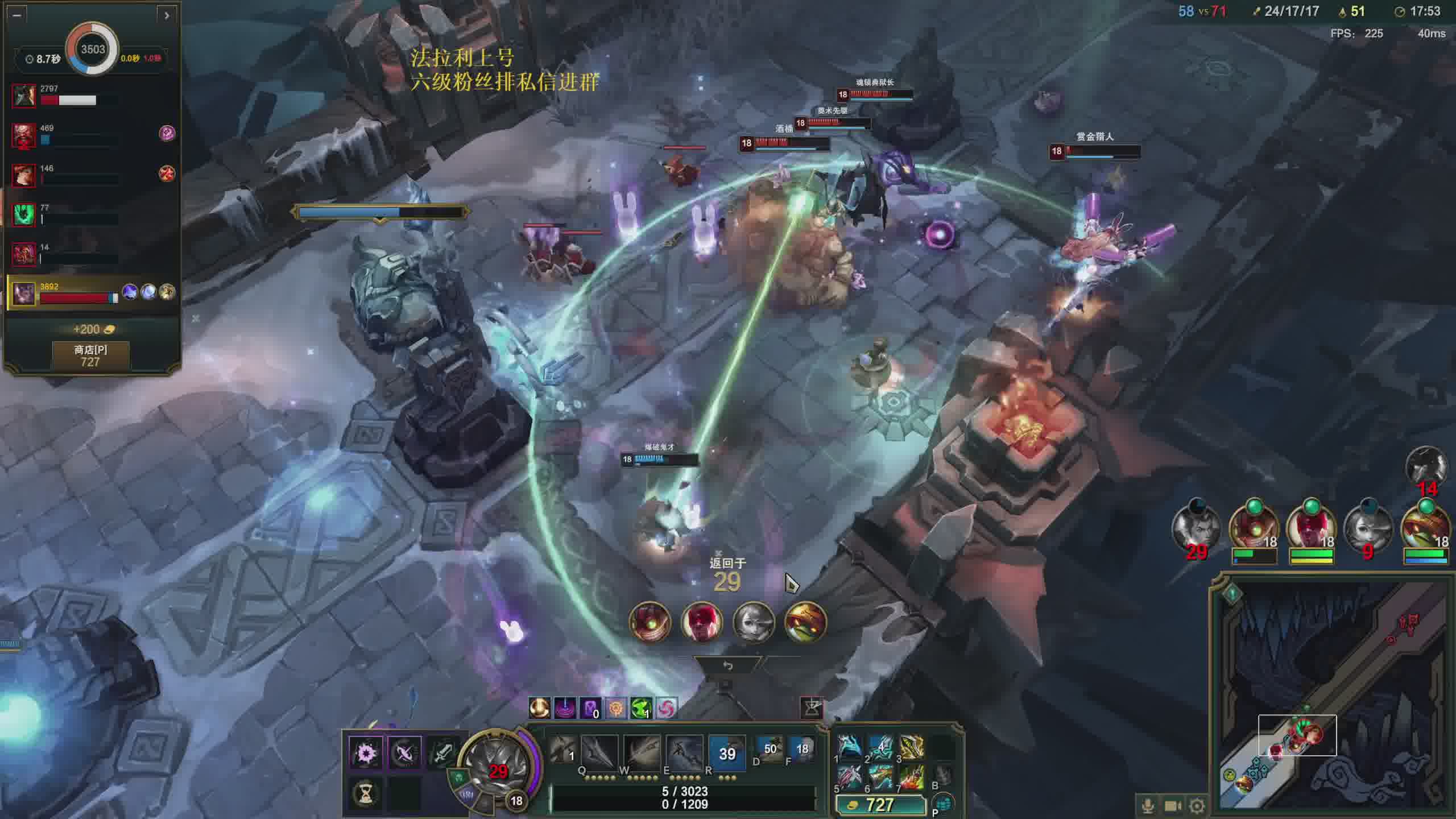Click the R ultimate ability with 39 cooldown

coord(727,753)
